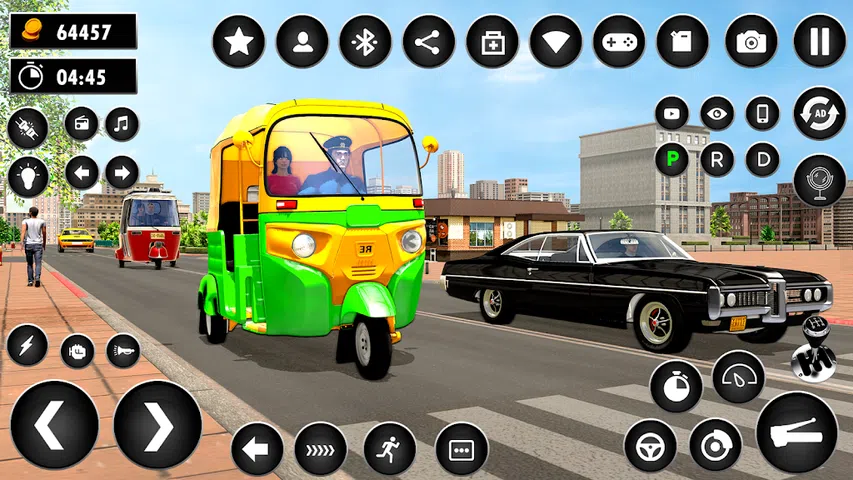The width and height of the screenshot is (853, 480).
Task: Tap the star favorites icon
Action: click(238, 42)
